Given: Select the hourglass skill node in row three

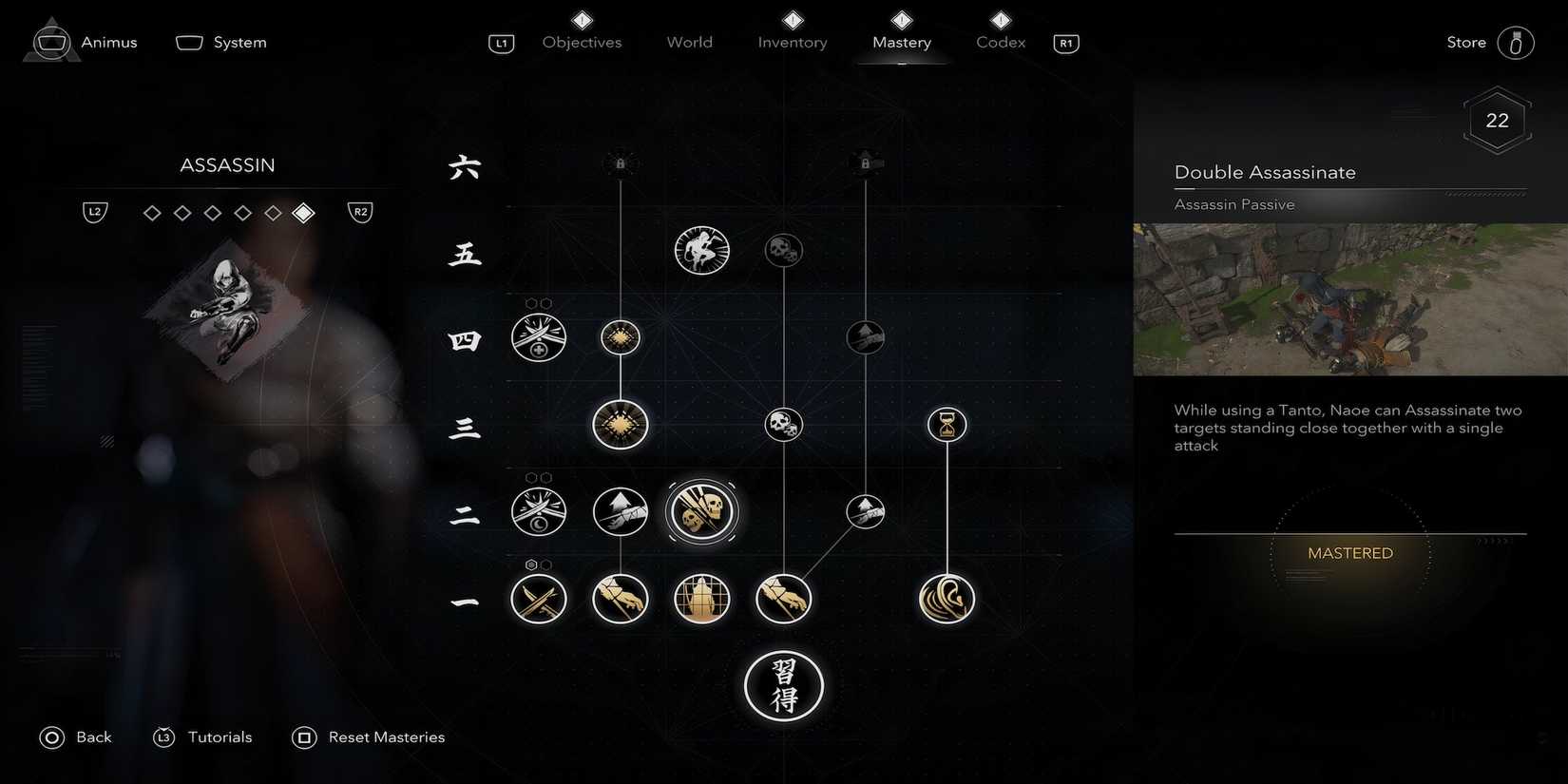Looking at the screenshot, I should [x=947, y=425].
